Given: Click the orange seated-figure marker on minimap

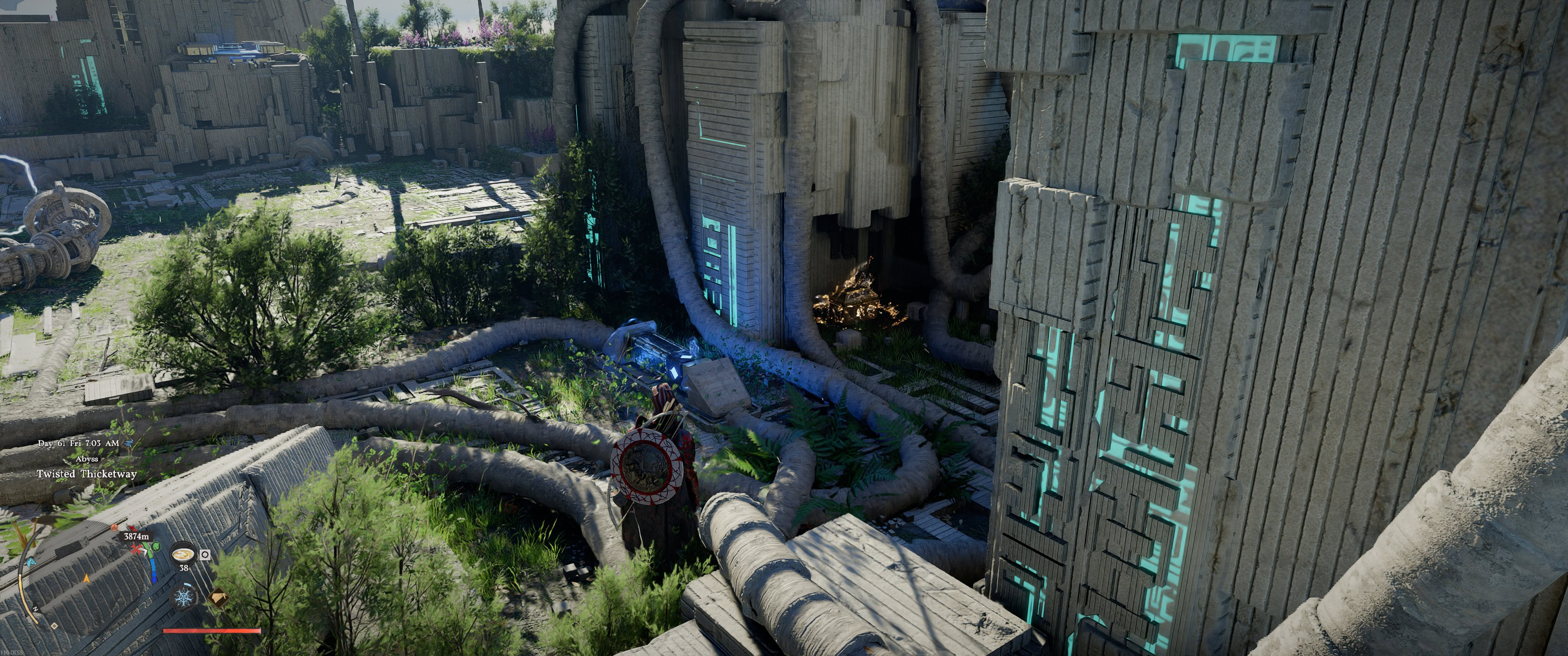Looking at the screenshot, I should click(115, 527).
